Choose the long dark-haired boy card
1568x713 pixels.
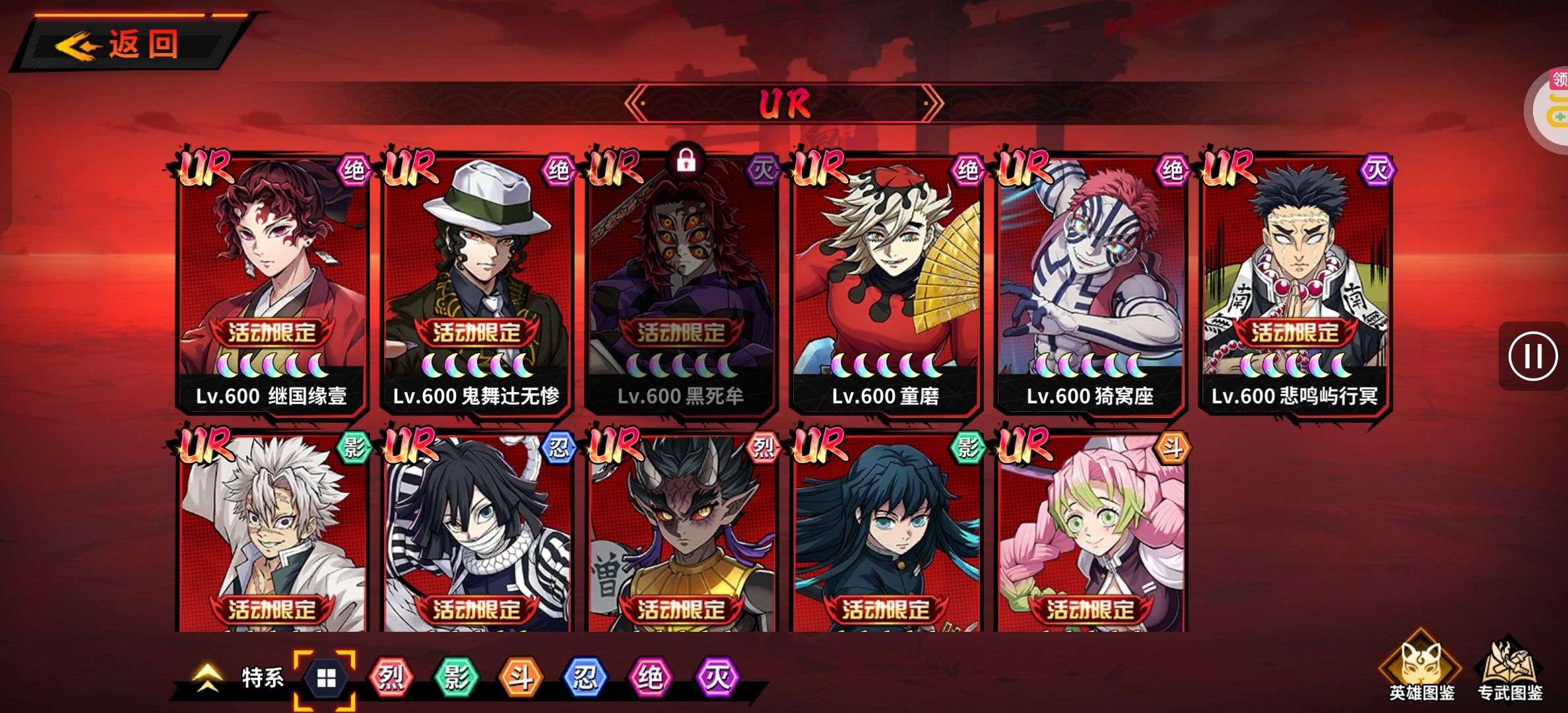886,535
